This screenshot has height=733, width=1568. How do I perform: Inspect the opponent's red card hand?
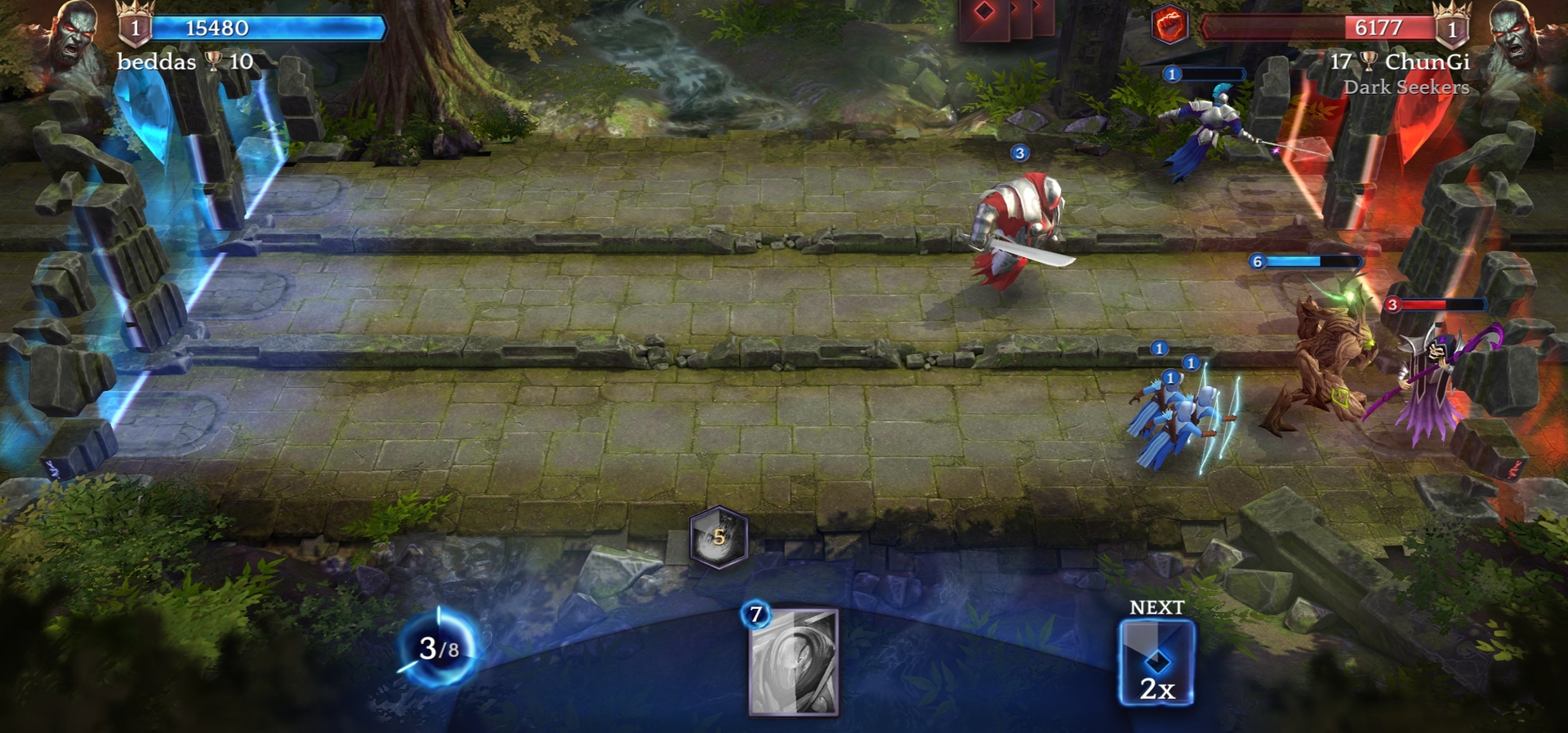coord(1005,18)
